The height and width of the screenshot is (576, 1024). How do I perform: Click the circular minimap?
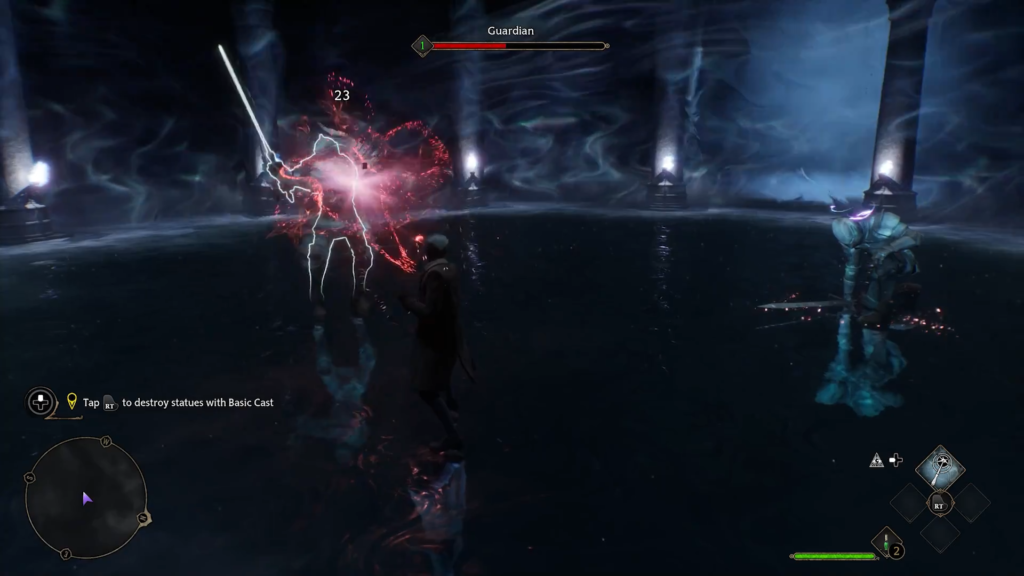pyautogui.click(x=86, y=497)
